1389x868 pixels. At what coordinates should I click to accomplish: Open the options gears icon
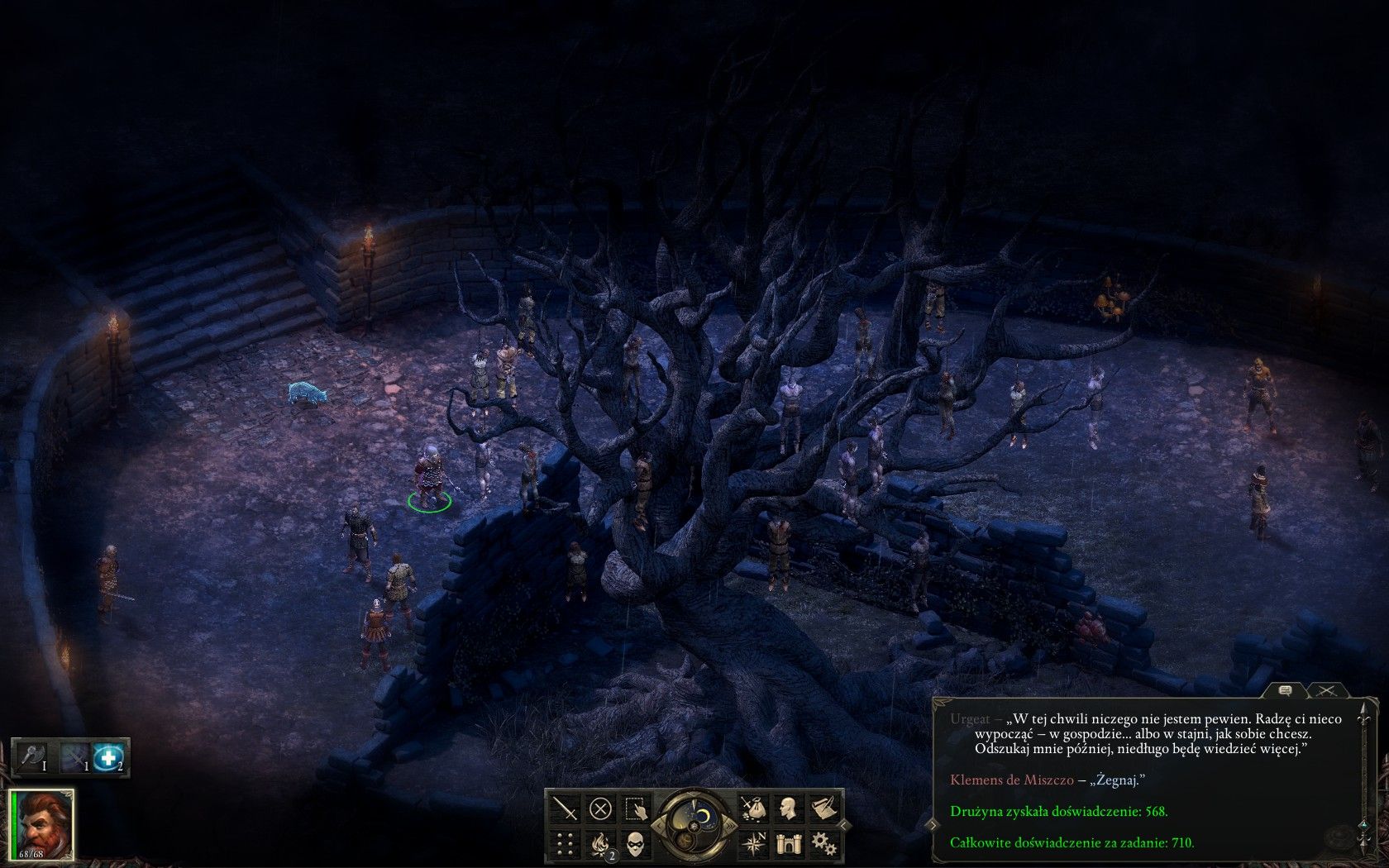click(823, 843)
